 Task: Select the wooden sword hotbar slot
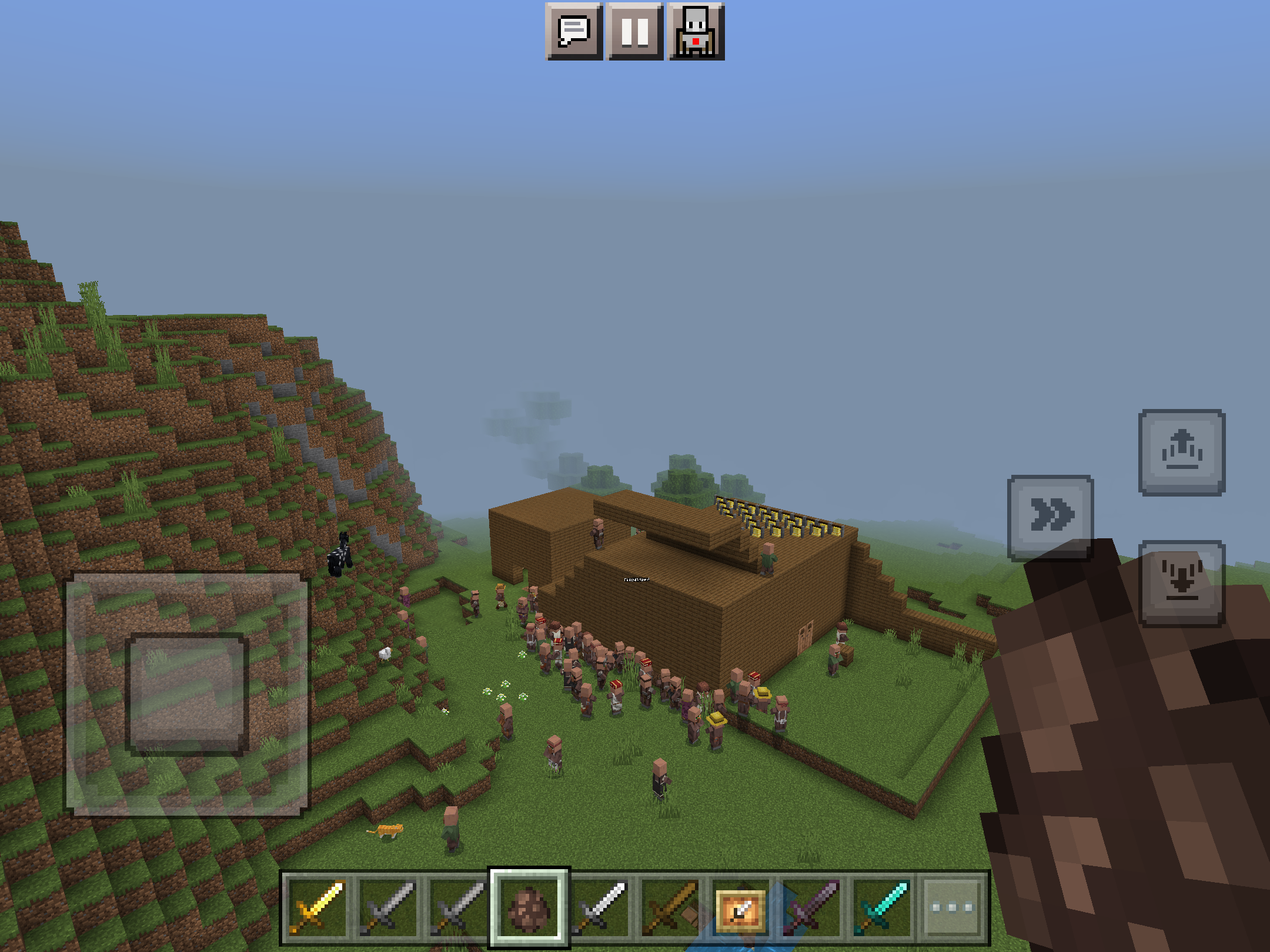pos(670,908)
